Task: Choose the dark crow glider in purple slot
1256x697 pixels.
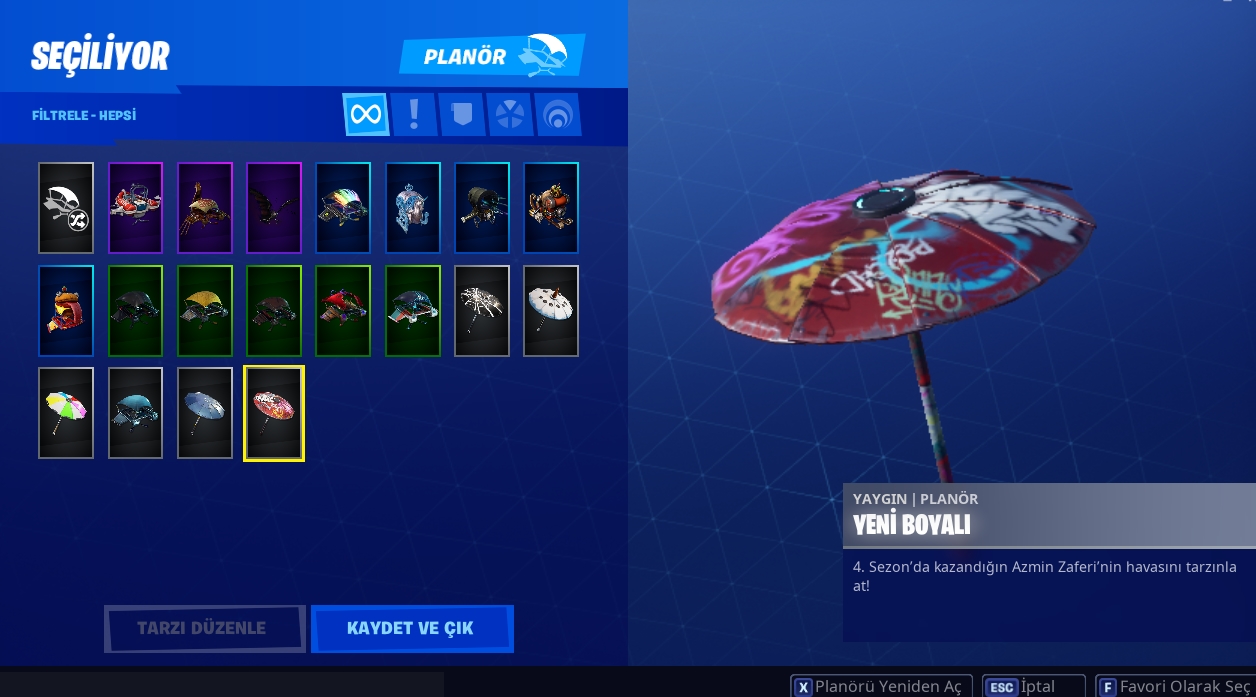Action: [274, 208]
